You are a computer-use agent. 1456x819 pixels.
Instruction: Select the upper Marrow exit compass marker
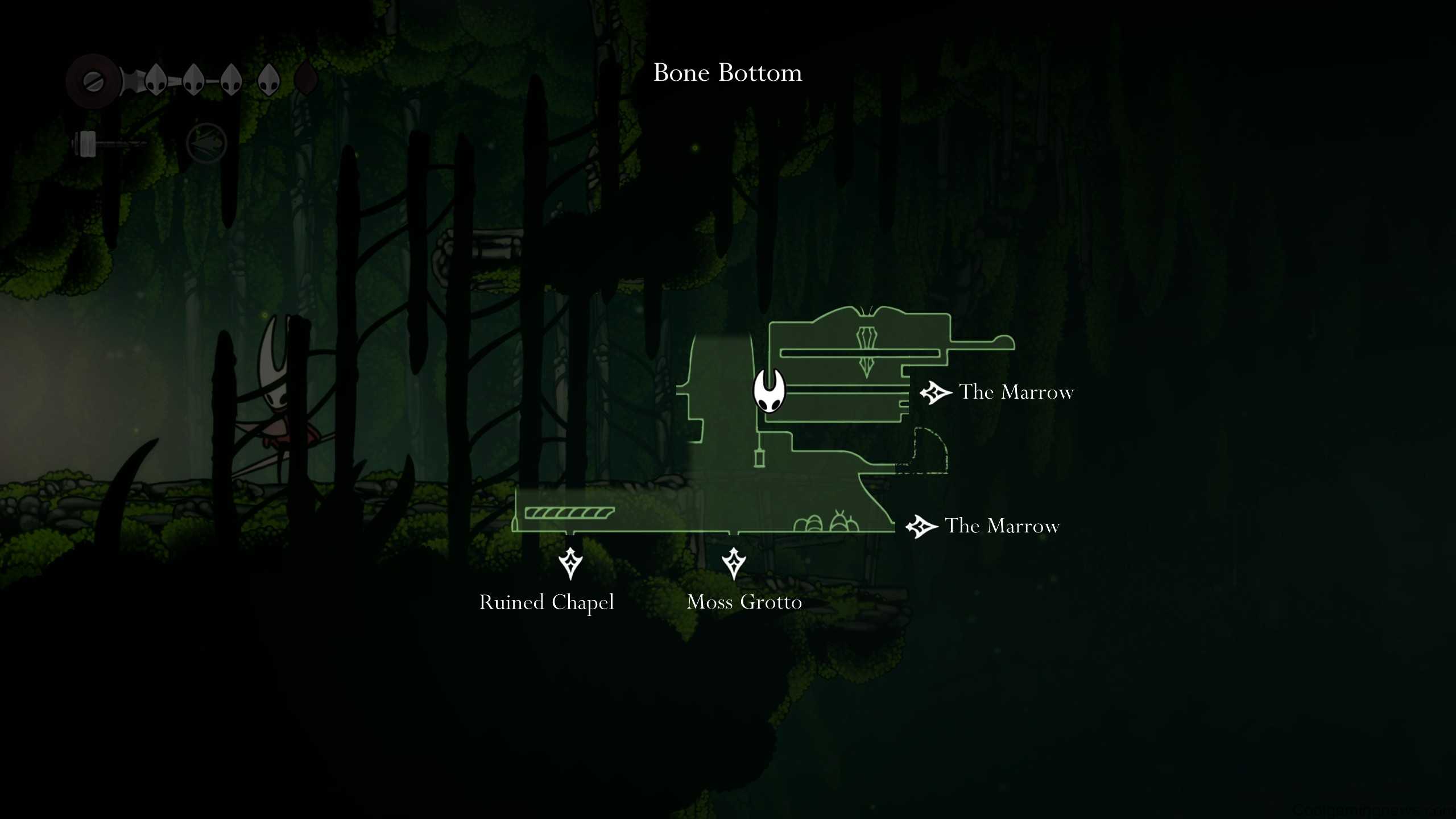click(x=934, y=392)
